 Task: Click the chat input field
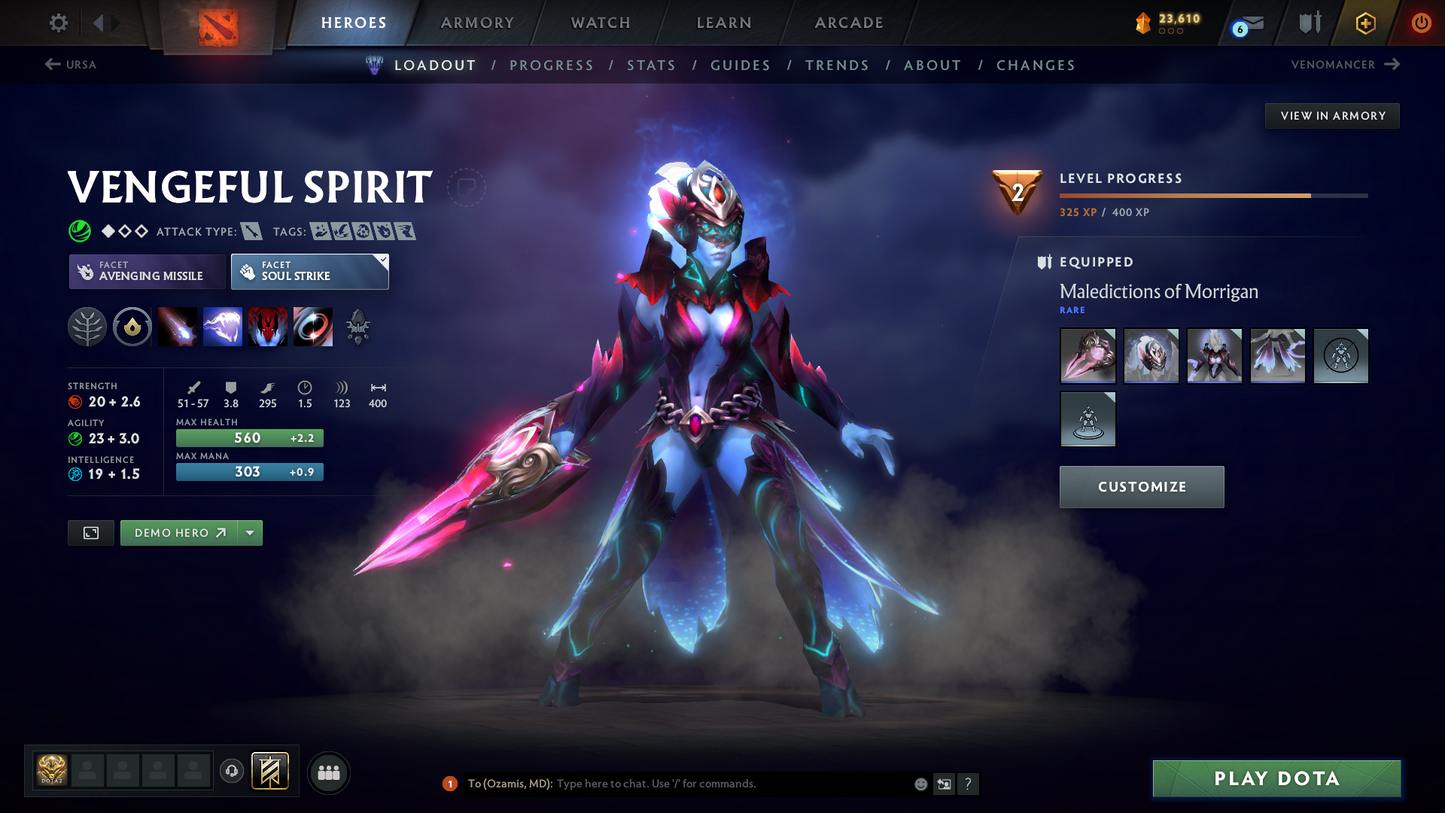click(x=700, y=784)
